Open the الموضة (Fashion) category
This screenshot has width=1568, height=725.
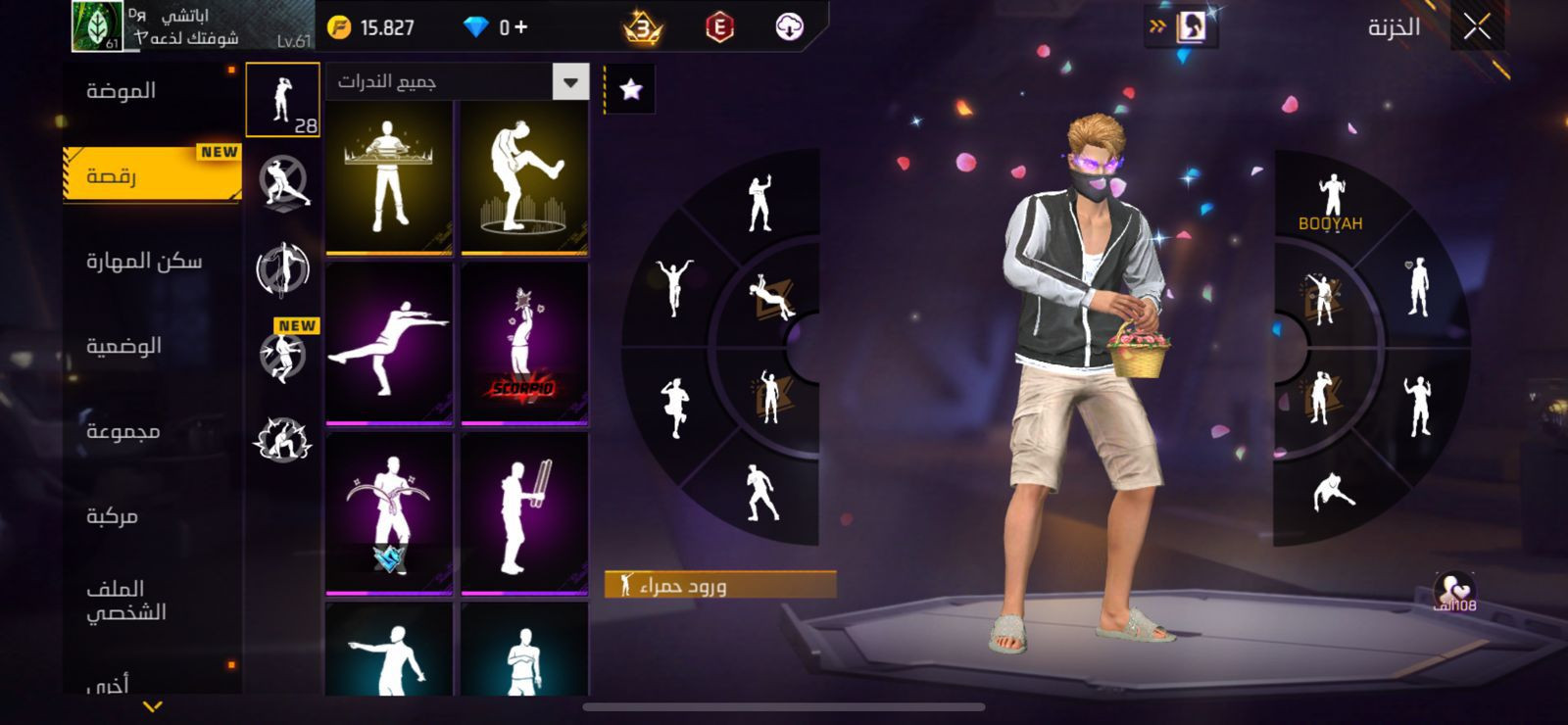pyautogui.click(x=122, y=91)
